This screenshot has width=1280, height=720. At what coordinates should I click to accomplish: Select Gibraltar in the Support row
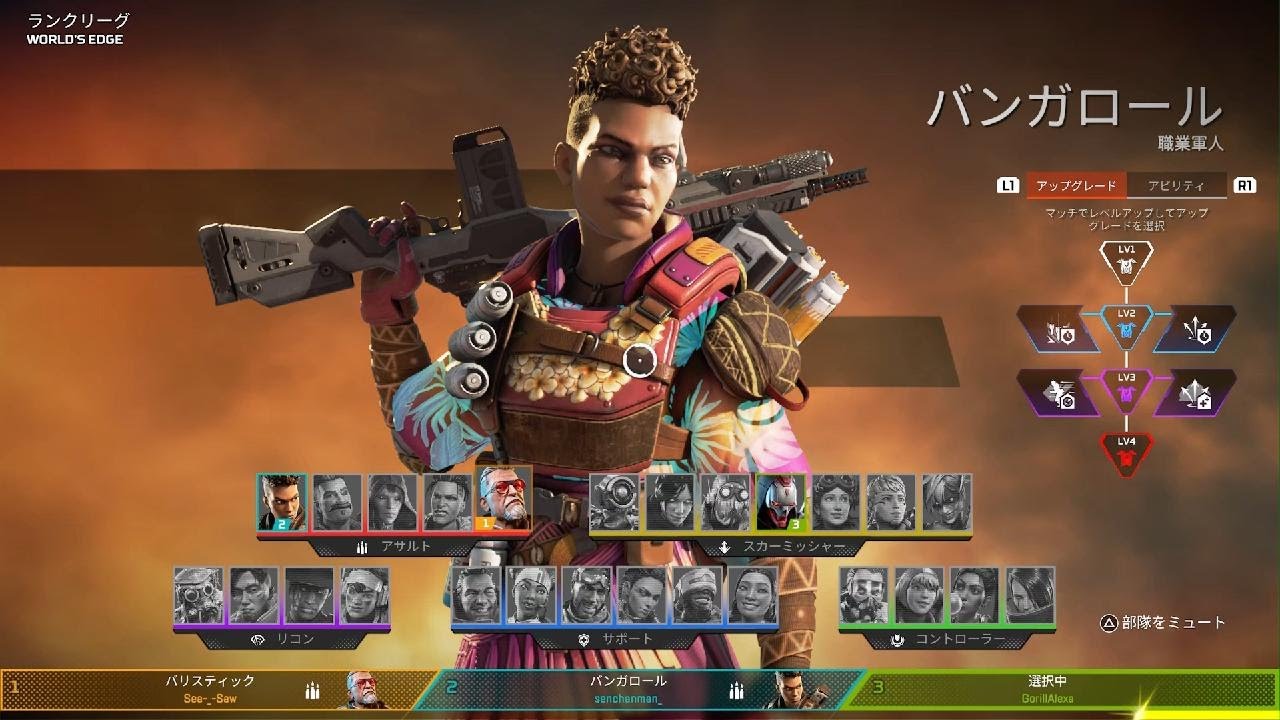coord(476,595)
